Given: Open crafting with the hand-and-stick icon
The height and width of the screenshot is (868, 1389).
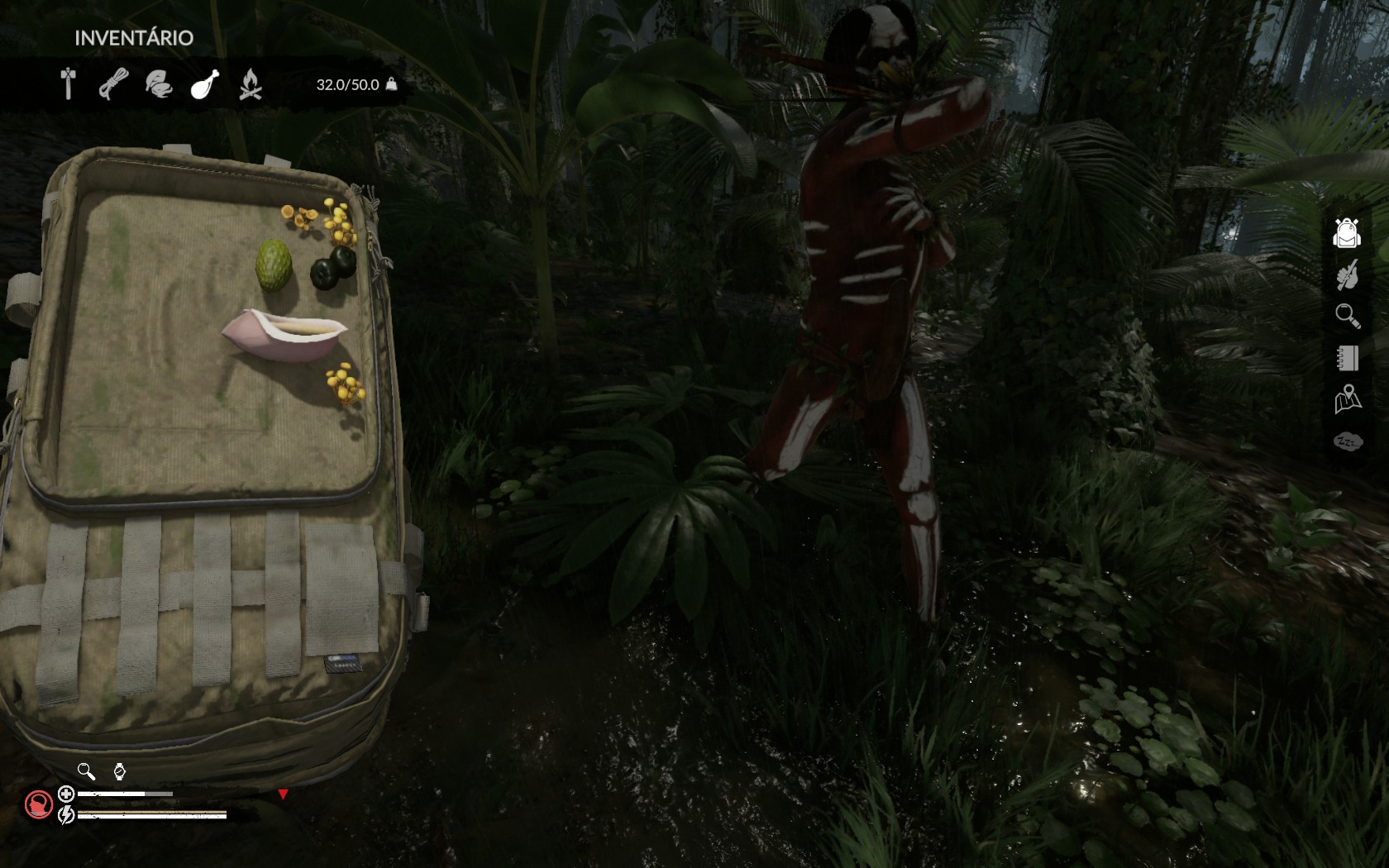Looking at the screenshot, I should (x=1347, y=274).
